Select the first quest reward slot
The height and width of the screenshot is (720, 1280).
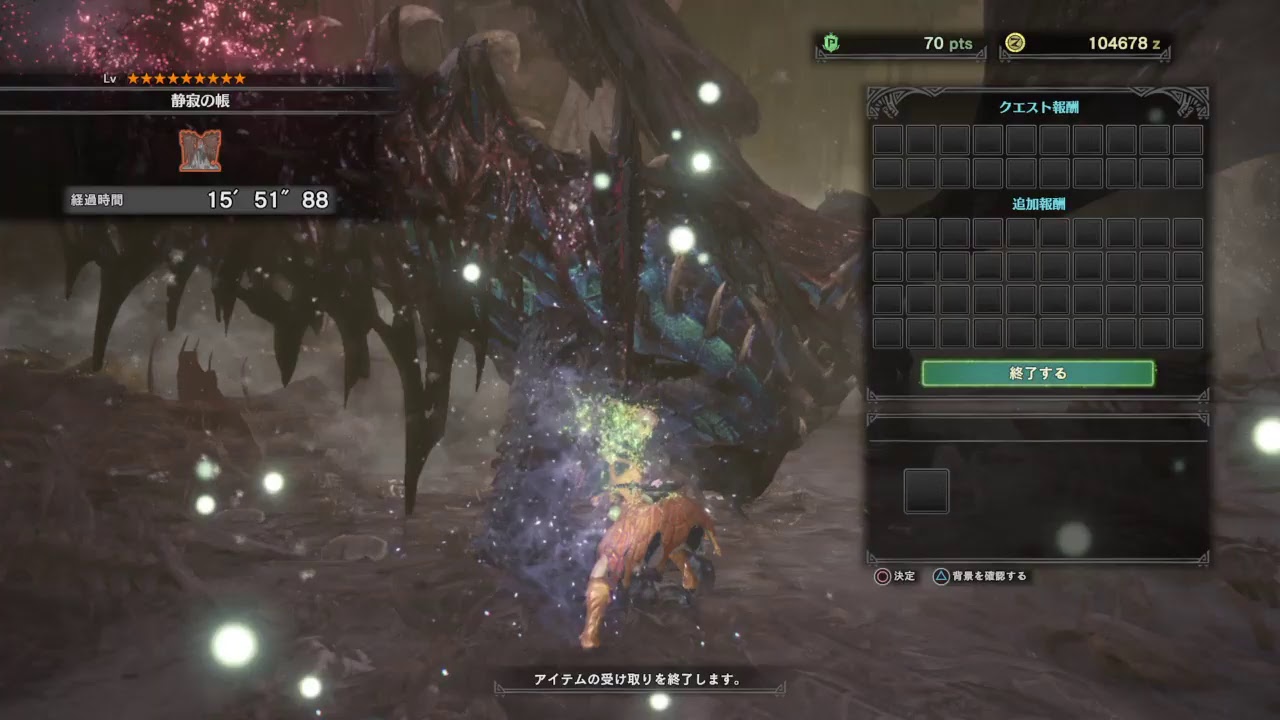886,140
